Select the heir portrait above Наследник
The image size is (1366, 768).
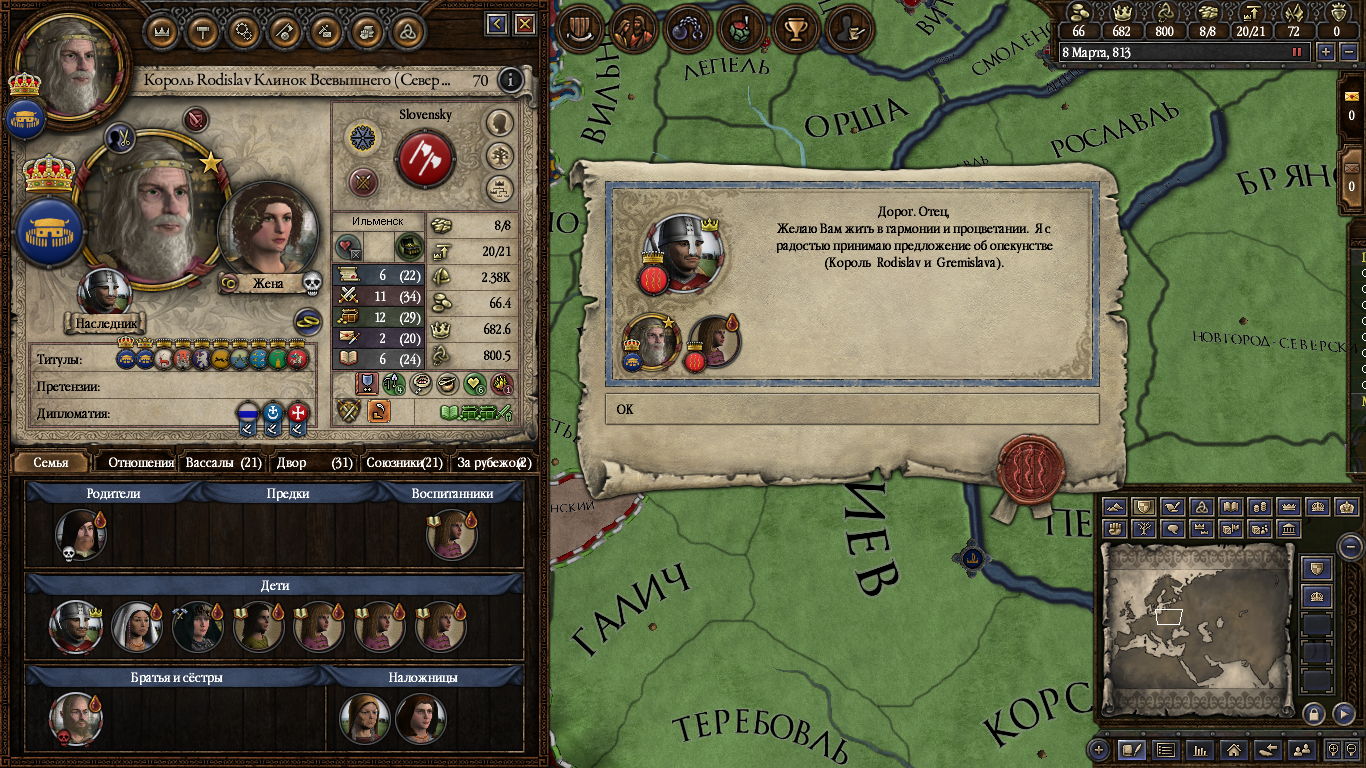click(x=104, y=292)
